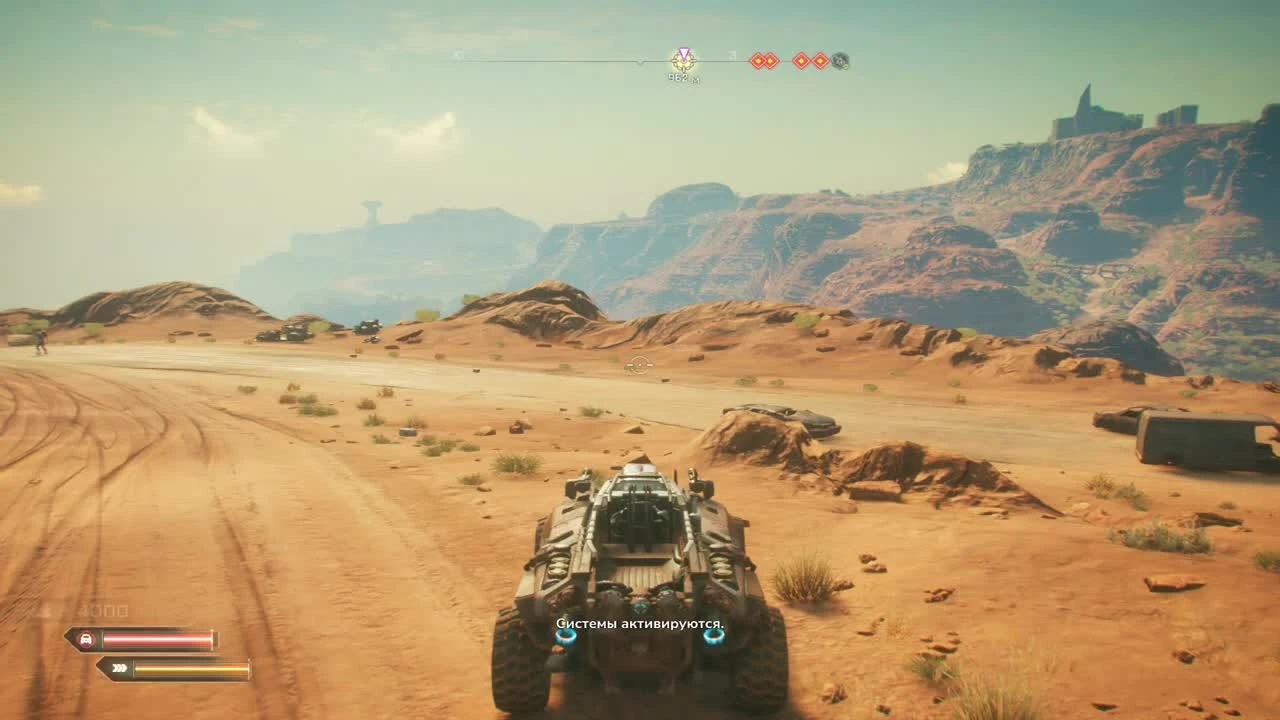Click the Системы активируются notification text
The image size is (1280, 720).
(640, 624)
